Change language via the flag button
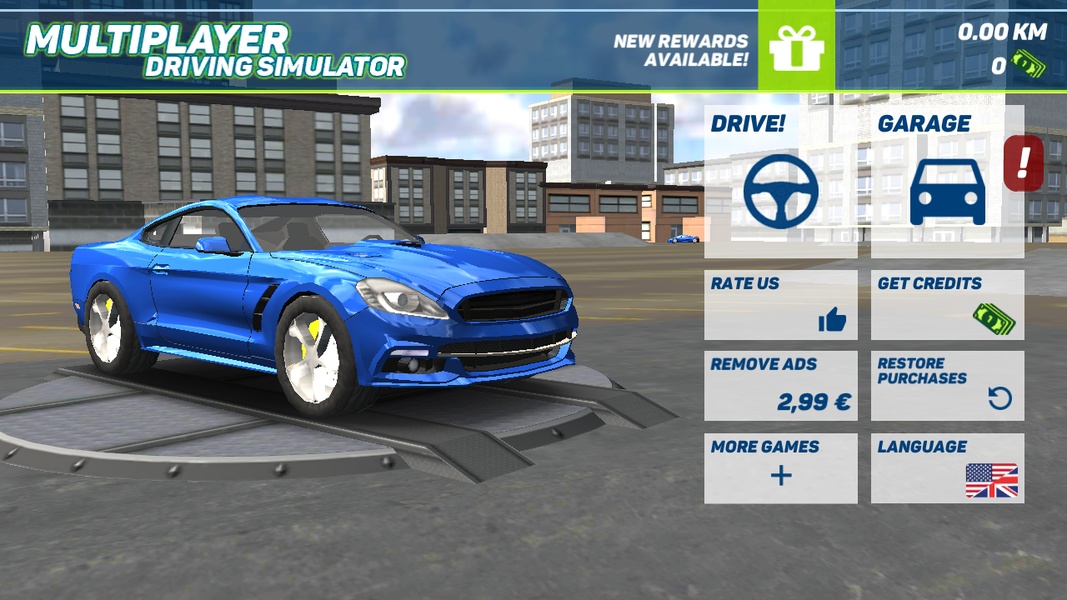Image resolution: width=1067 pixels, height=600 pixels. tap(947, 468)
